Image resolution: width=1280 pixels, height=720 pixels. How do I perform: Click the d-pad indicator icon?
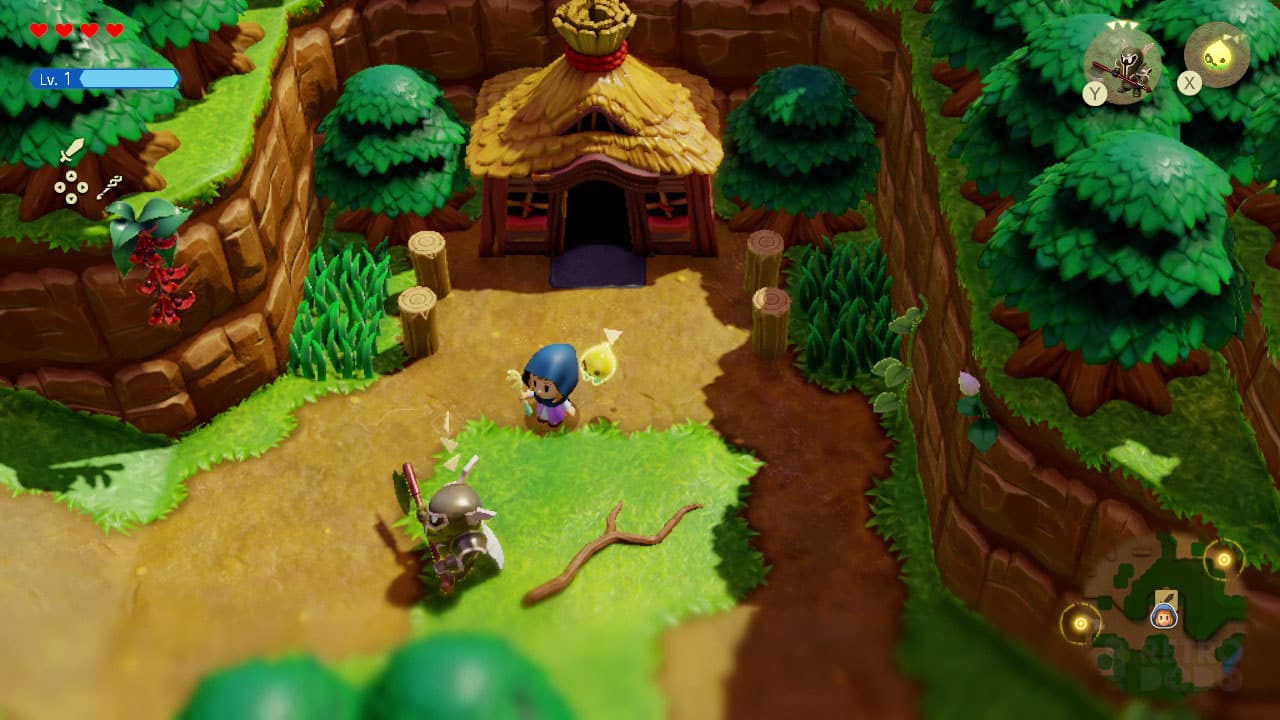(71, 186)
